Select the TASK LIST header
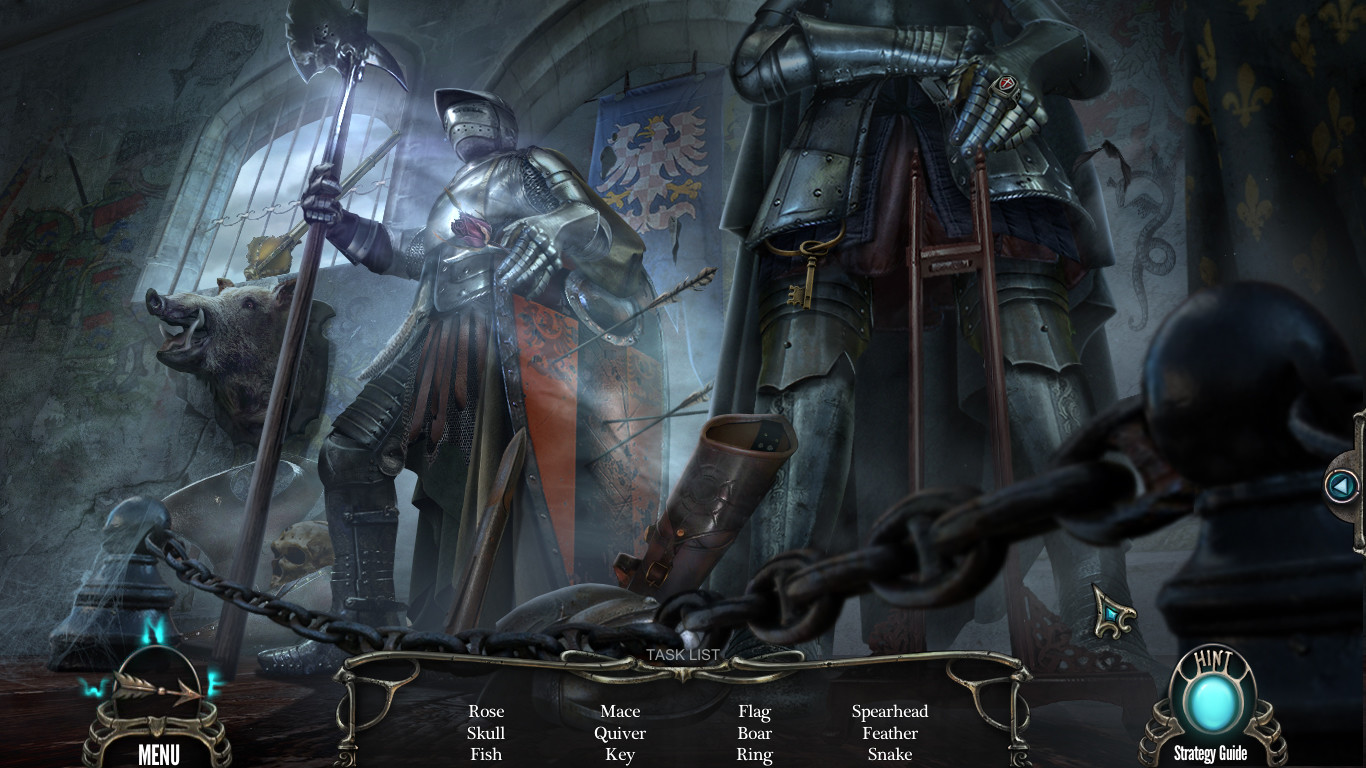This screenshot has height=768, width=1366. (684, 655)
